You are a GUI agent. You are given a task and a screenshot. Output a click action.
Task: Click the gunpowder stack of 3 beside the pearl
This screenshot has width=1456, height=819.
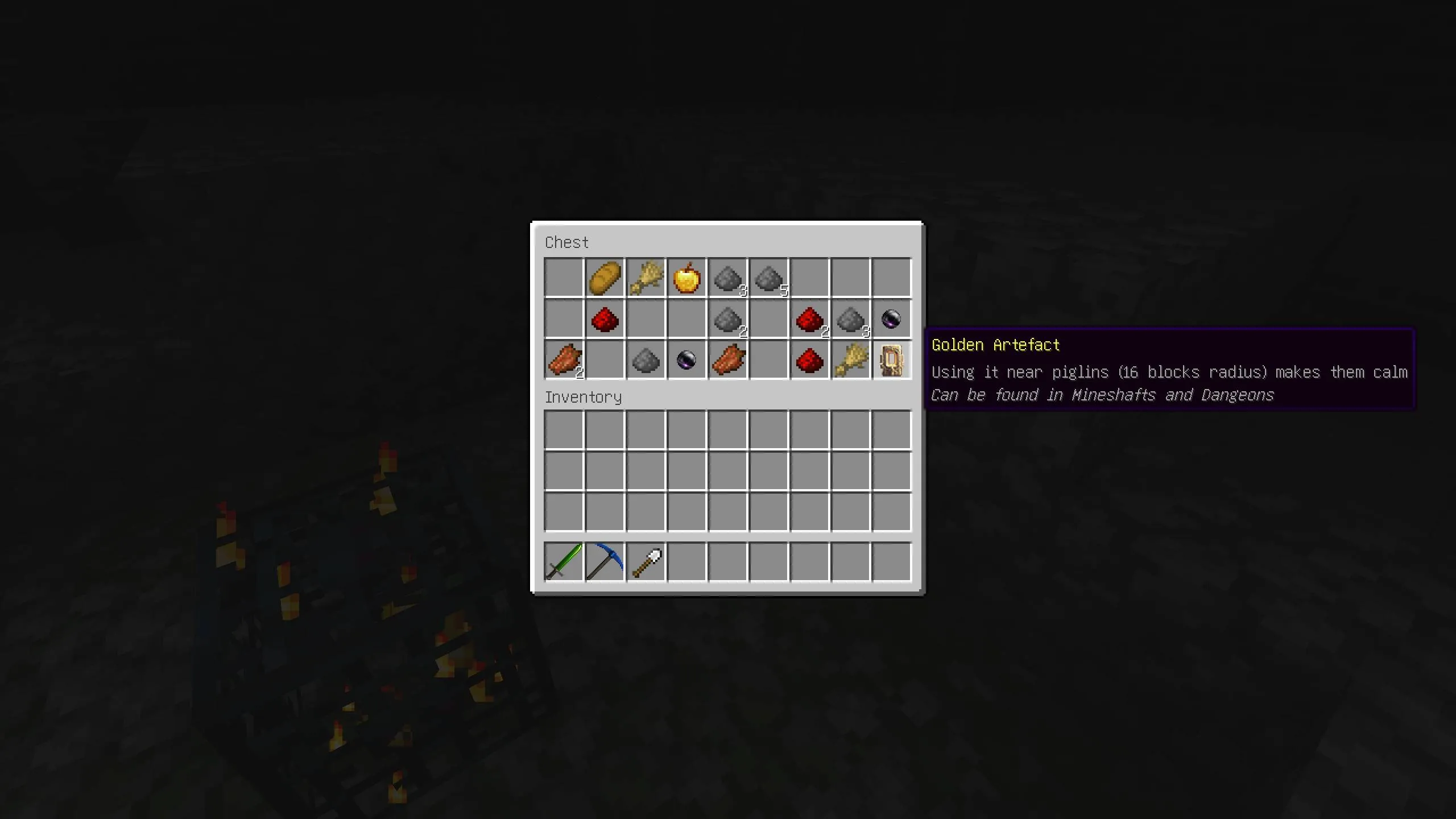tap(851, 319)
